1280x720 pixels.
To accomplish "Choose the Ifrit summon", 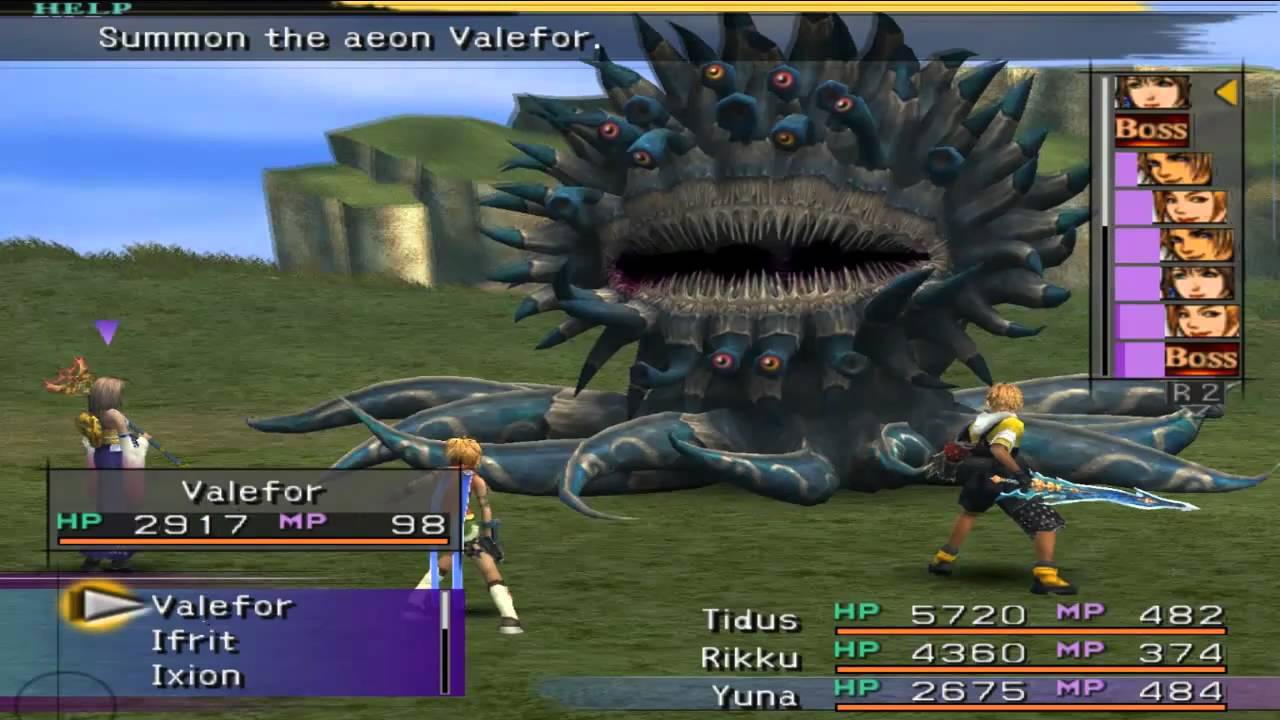I will pos(194,641).
